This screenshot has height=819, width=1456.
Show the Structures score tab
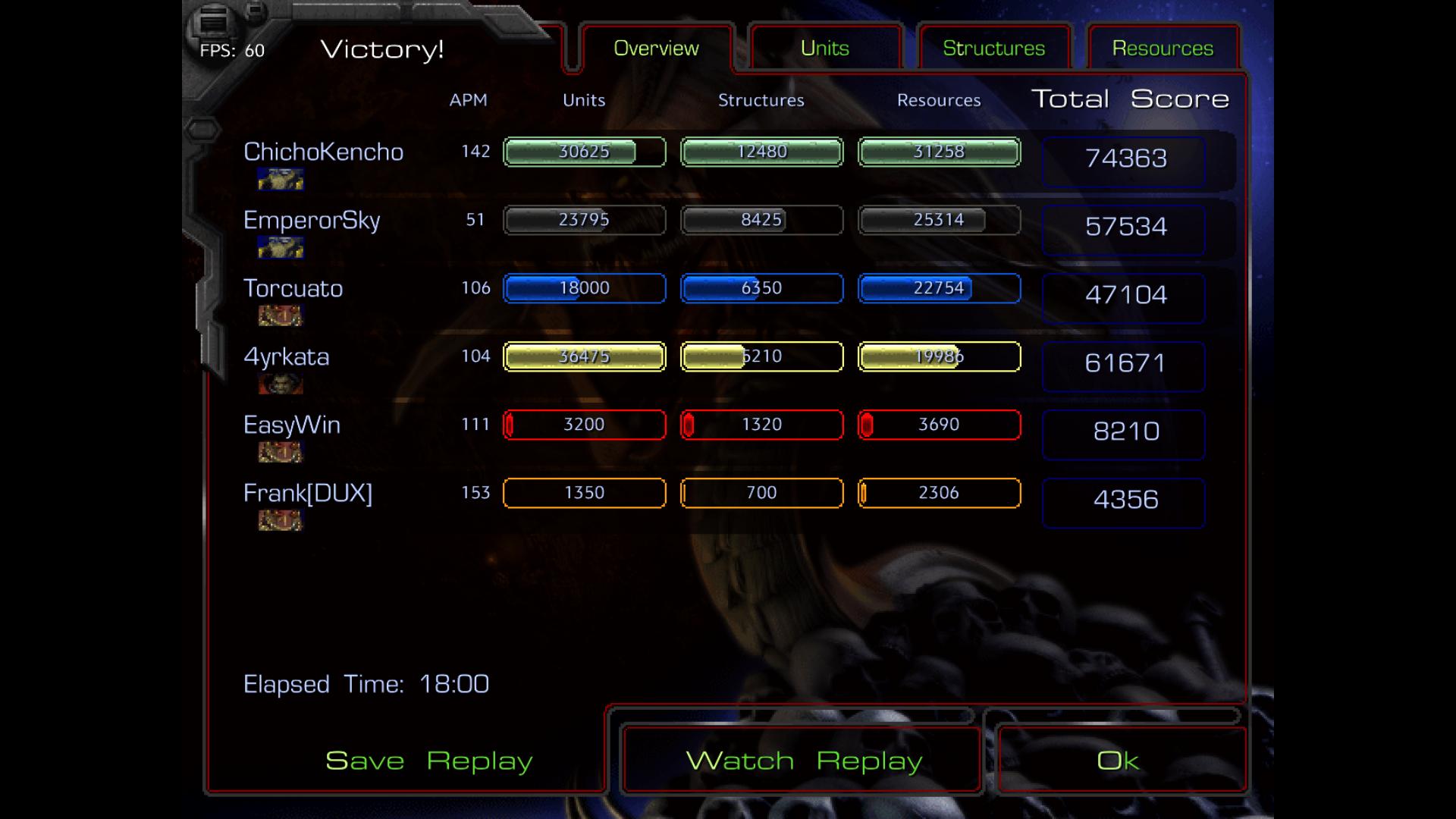[993, 49]
